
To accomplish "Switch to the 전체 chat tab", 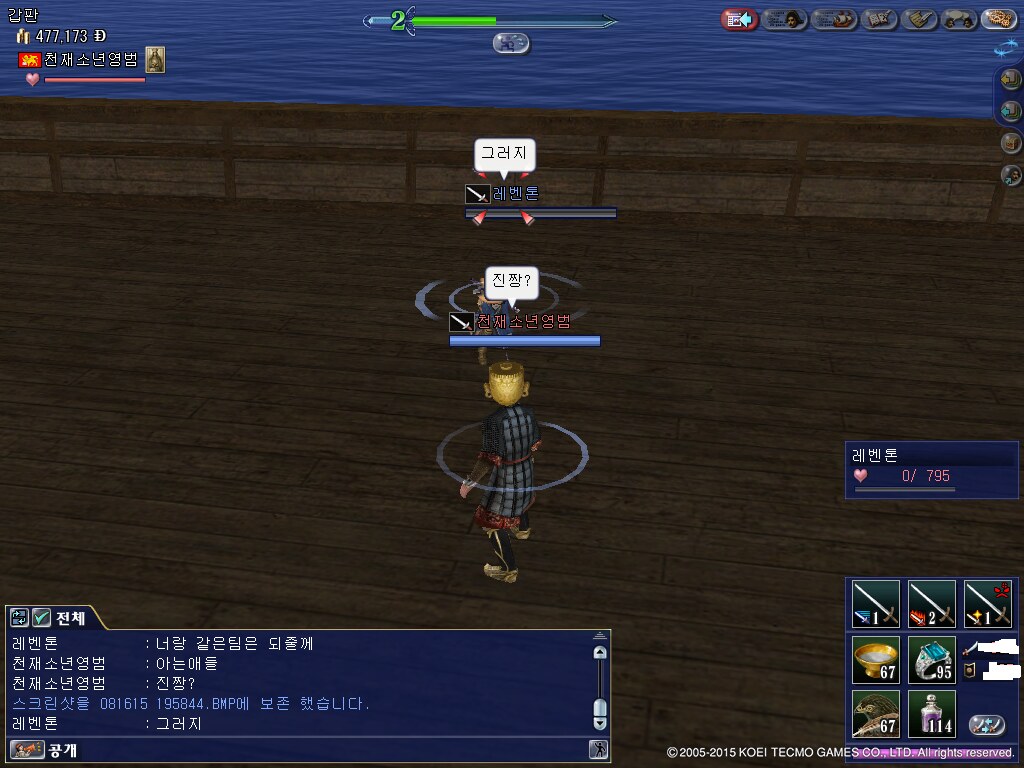I will click(x=70, y=618).
